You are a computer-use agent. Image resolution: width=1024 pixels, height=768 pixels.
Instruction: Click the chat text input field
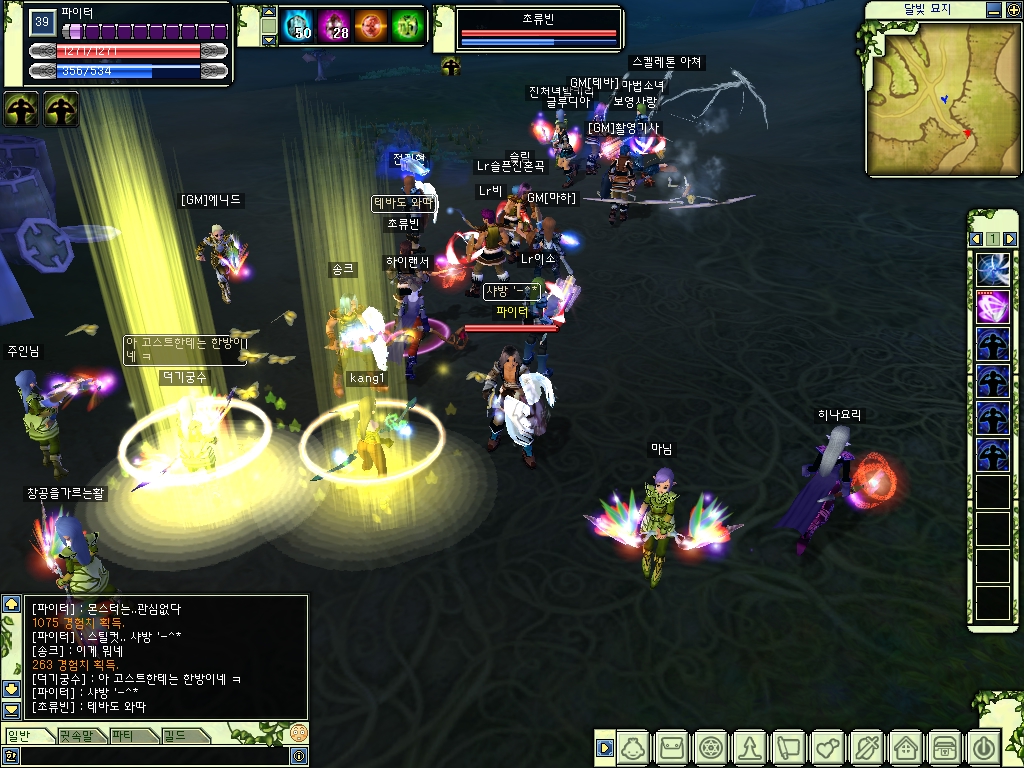coord(150,757)
